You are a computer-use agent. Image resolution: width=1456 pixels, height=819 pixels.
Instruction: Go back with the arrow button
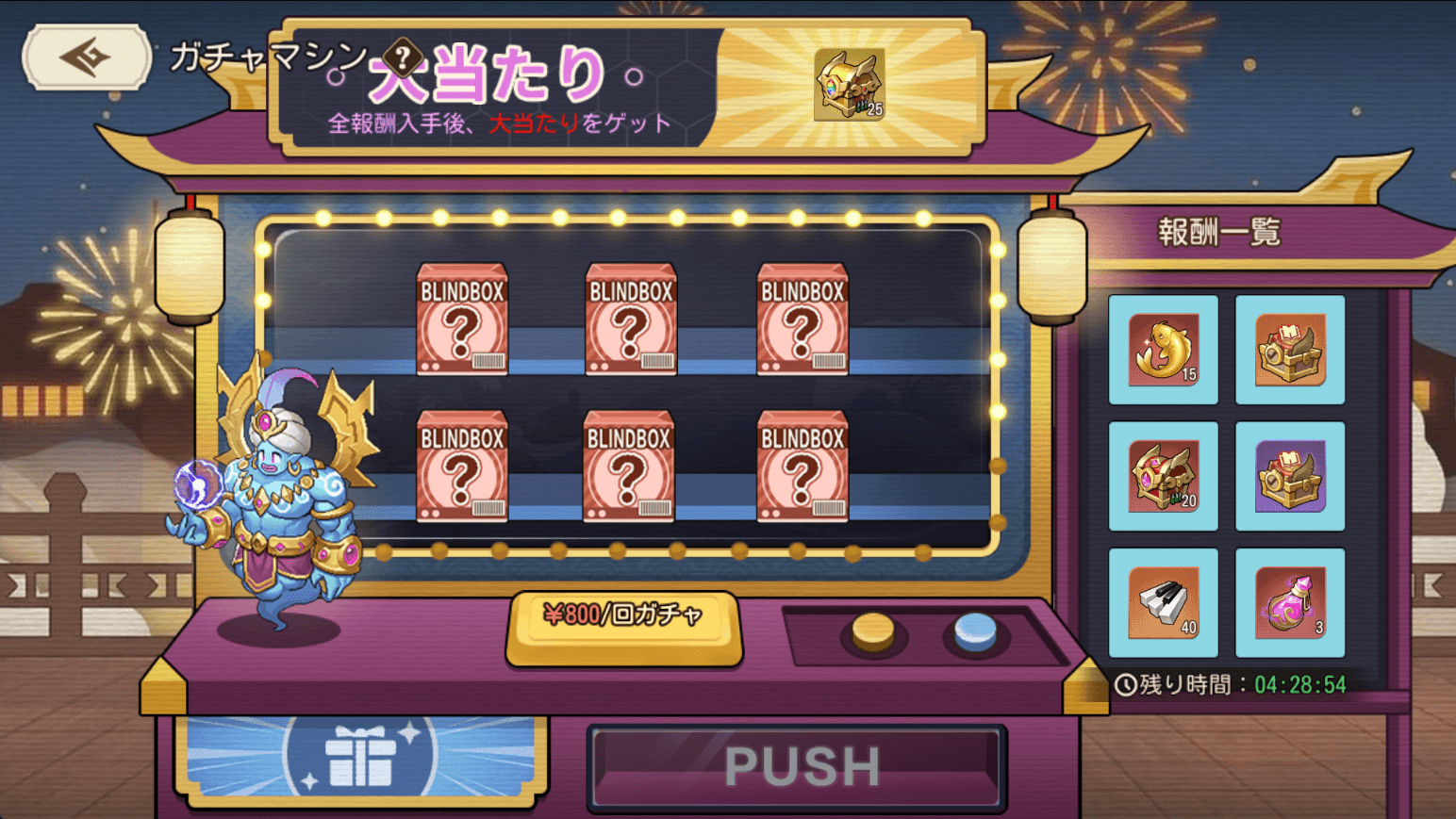86,58
